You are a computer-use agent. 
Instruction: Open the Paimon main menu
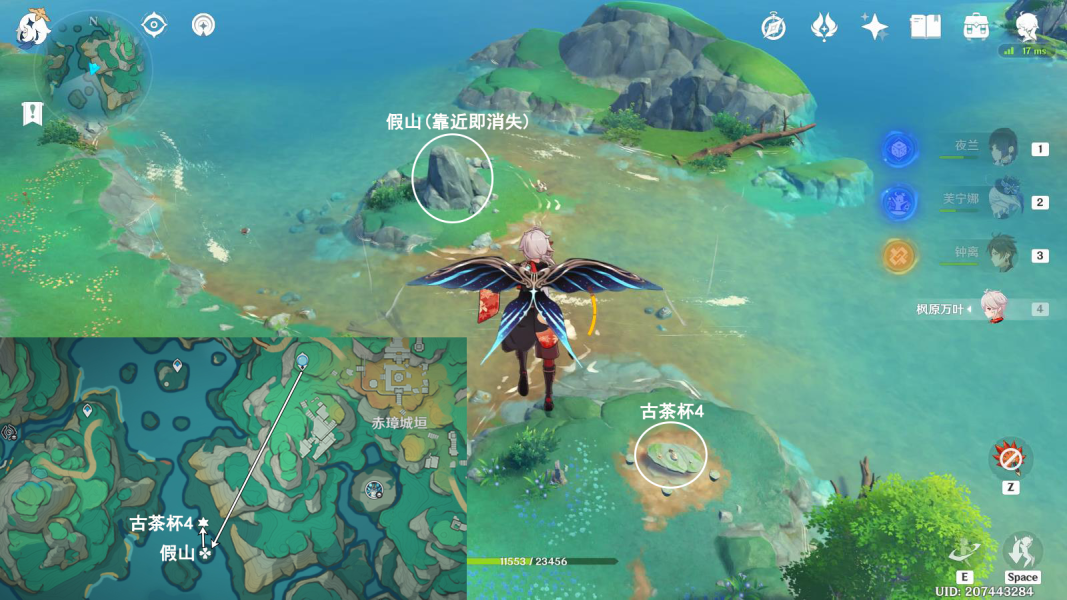32,27
